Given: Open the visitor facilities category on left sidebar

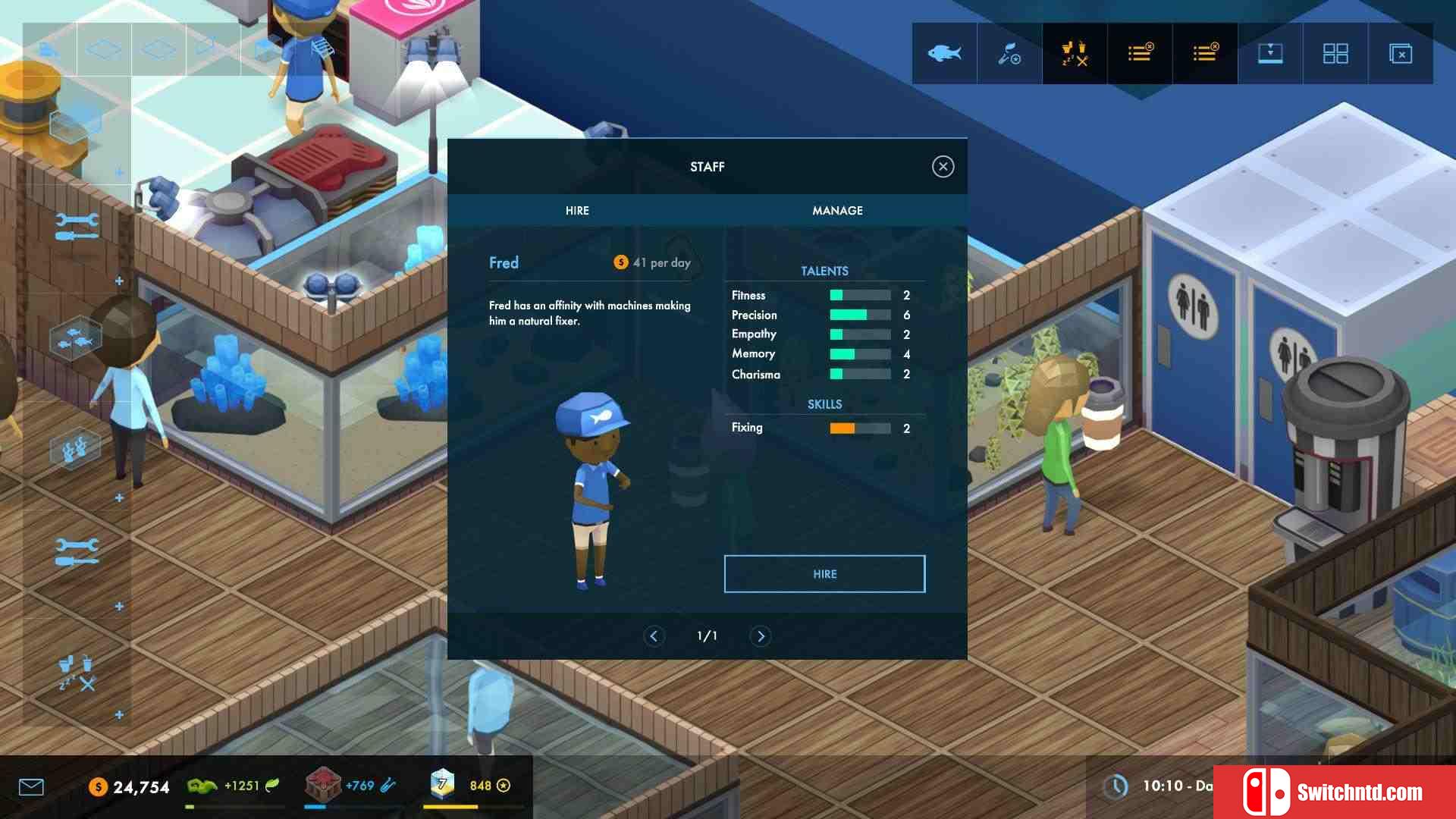Looking at the screenshot, I should 77,672.
